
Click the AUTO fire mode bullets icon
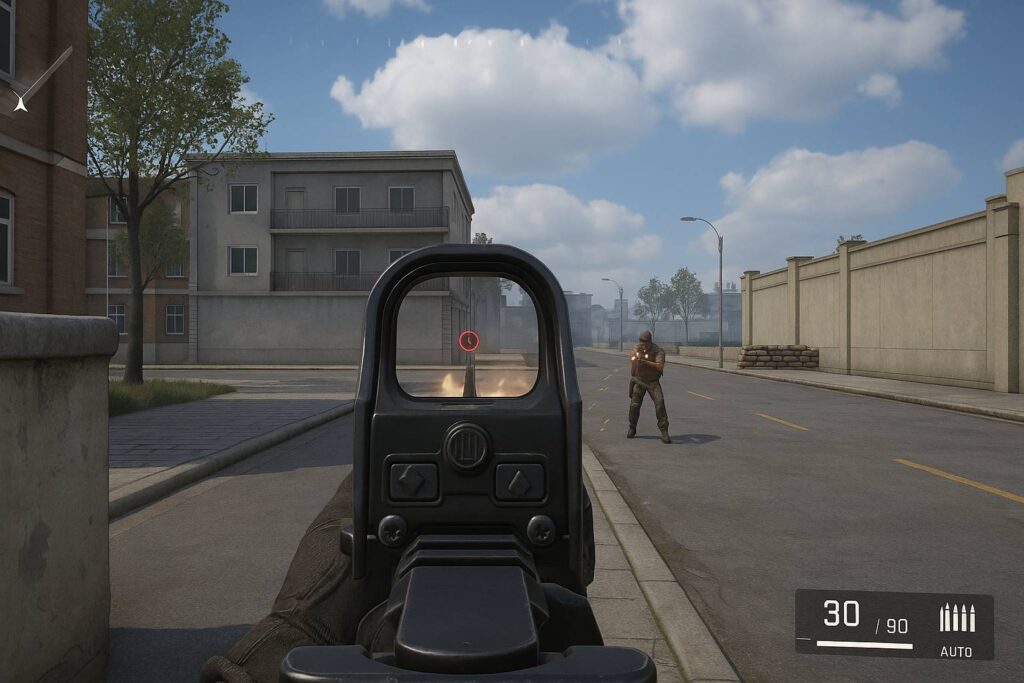[x=957, y=618]
